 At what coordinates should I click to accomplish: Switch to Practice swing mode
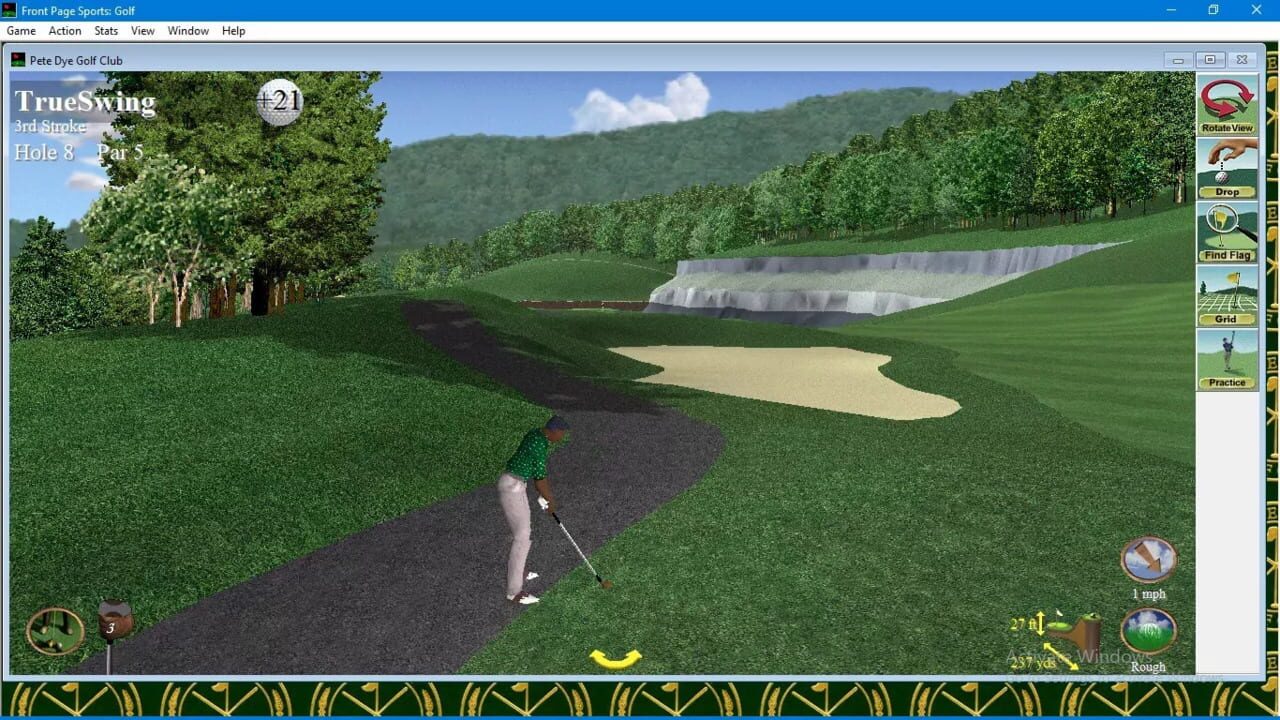point(1227,358)
